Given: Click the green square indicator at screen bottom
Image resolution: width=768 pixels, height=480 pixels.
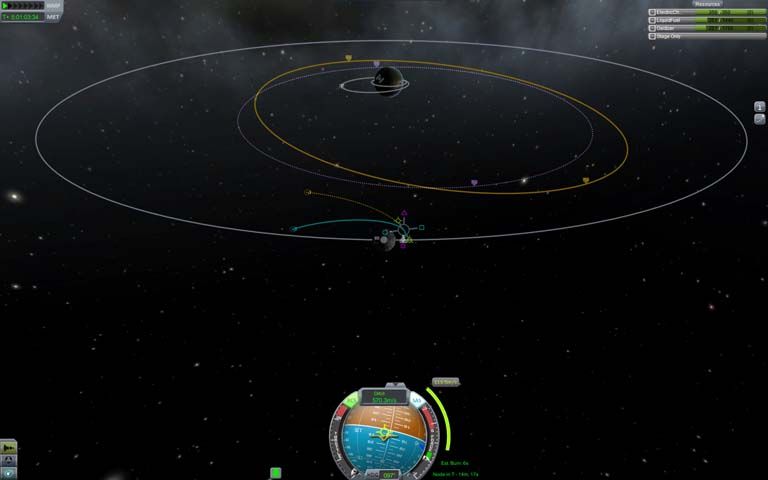Looking at the screenshot, I should pos(275,473).
